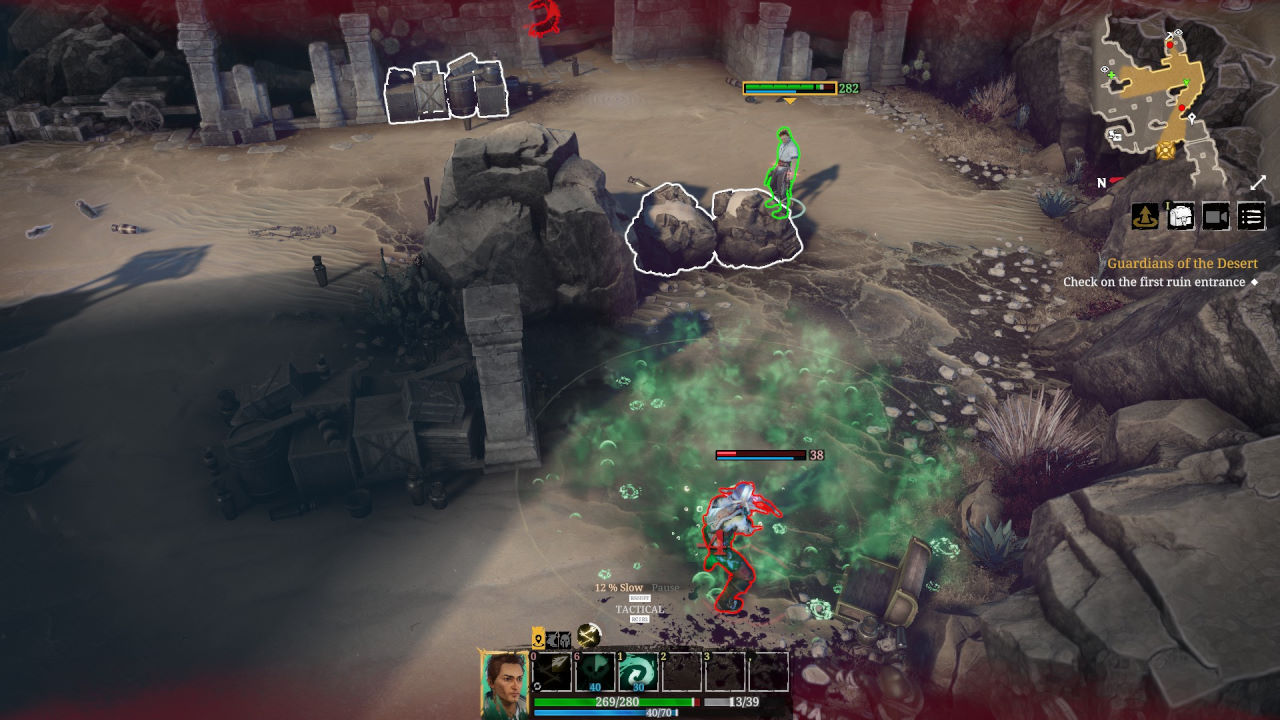Viewport: 1280px width, 720px height.
Task: Select the hero portrait
Action: click(x=505, y=683)
